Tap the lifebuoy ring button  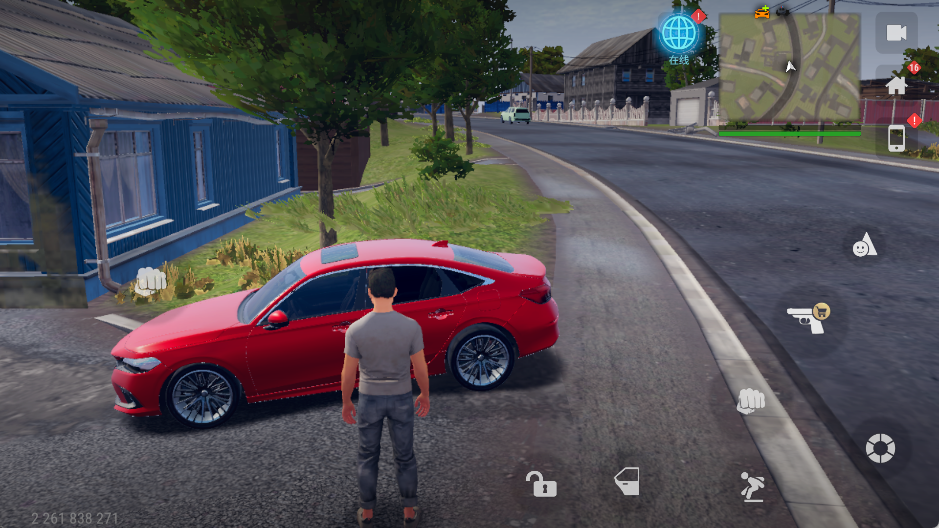coord(880,447)
